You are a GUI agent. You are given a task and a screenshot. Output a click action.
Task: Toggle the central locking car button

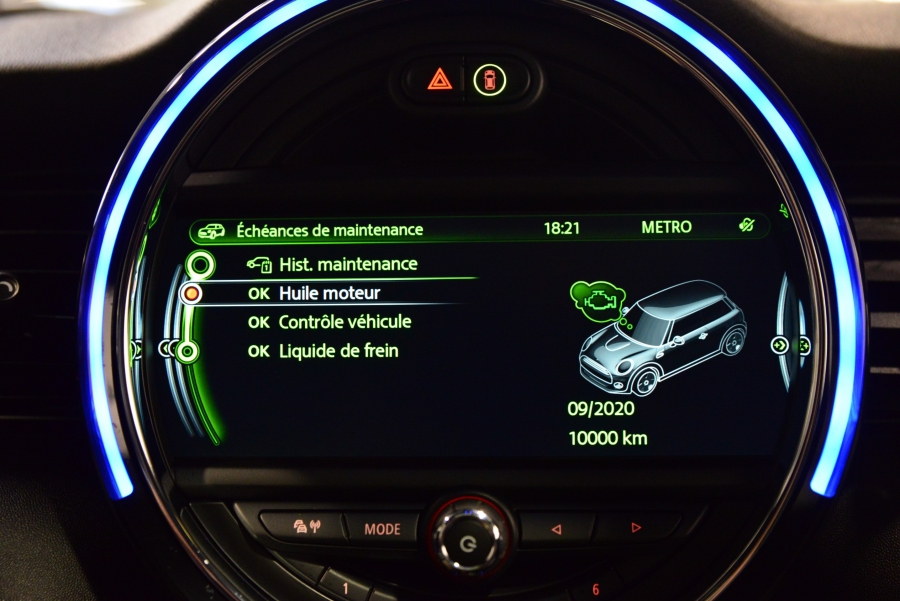490,79
